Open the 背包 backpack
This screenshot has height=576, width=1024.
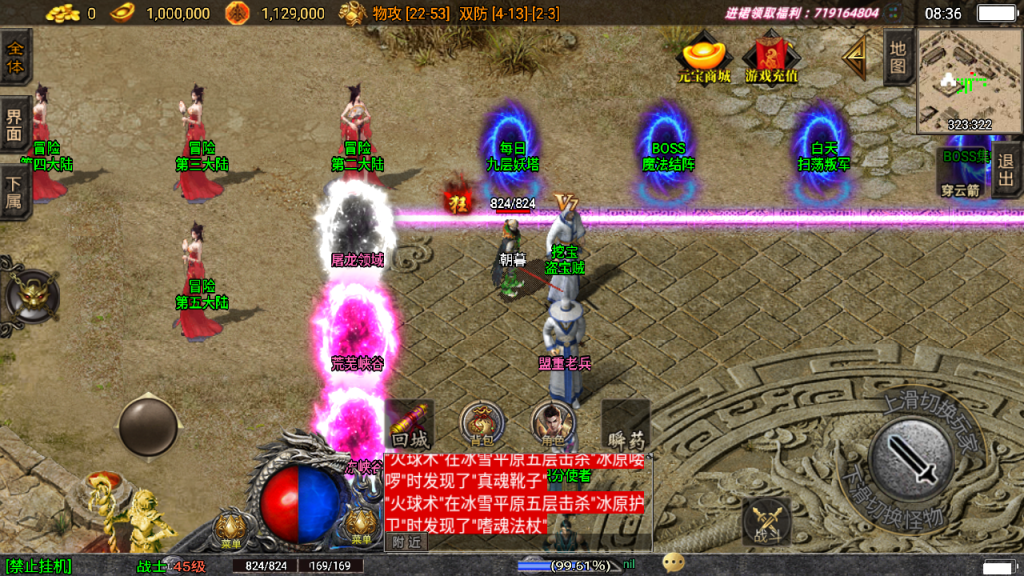481,425
